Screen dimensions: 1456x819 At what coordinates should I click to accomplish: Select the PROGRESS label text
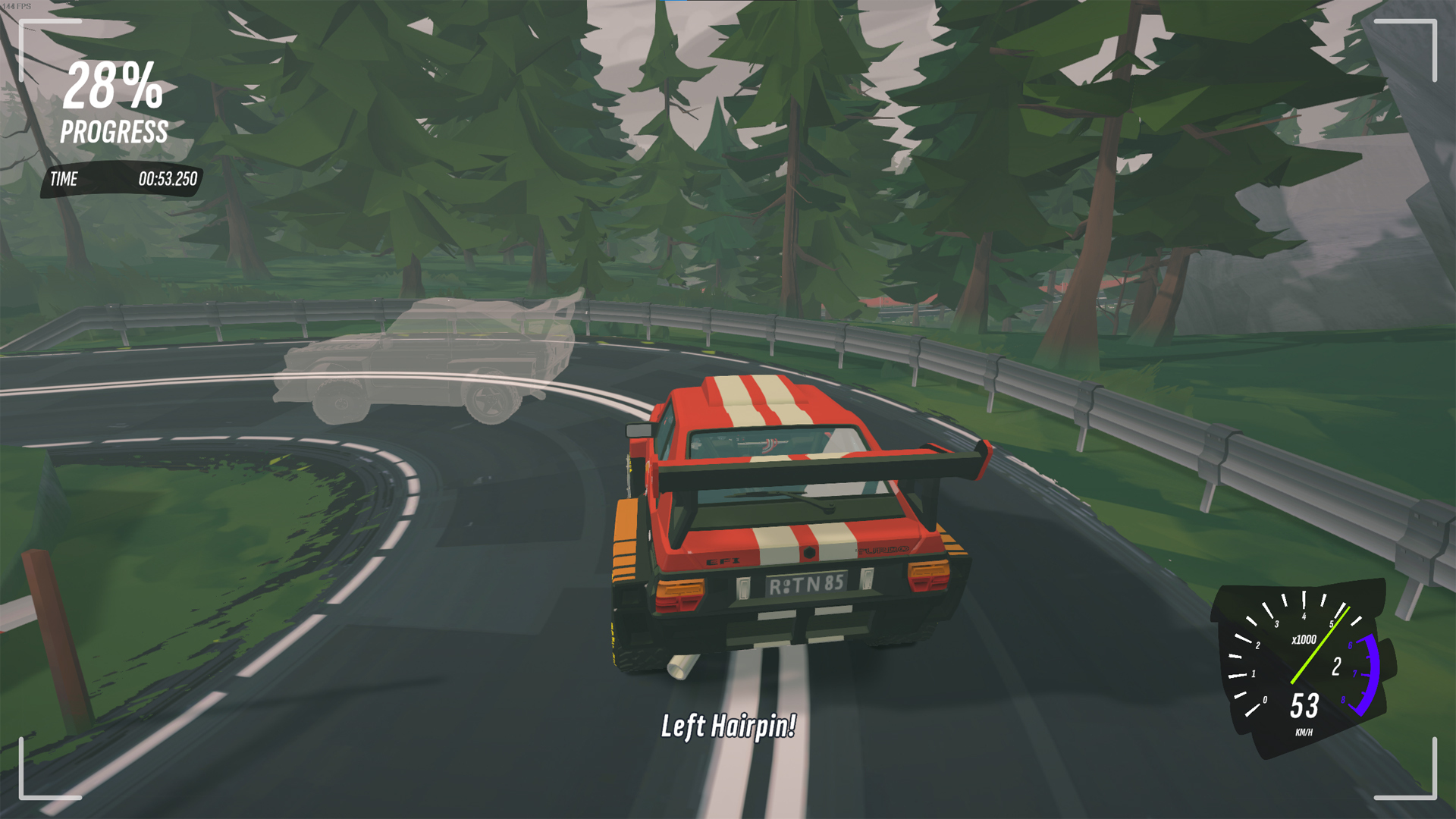coord(114,131)
